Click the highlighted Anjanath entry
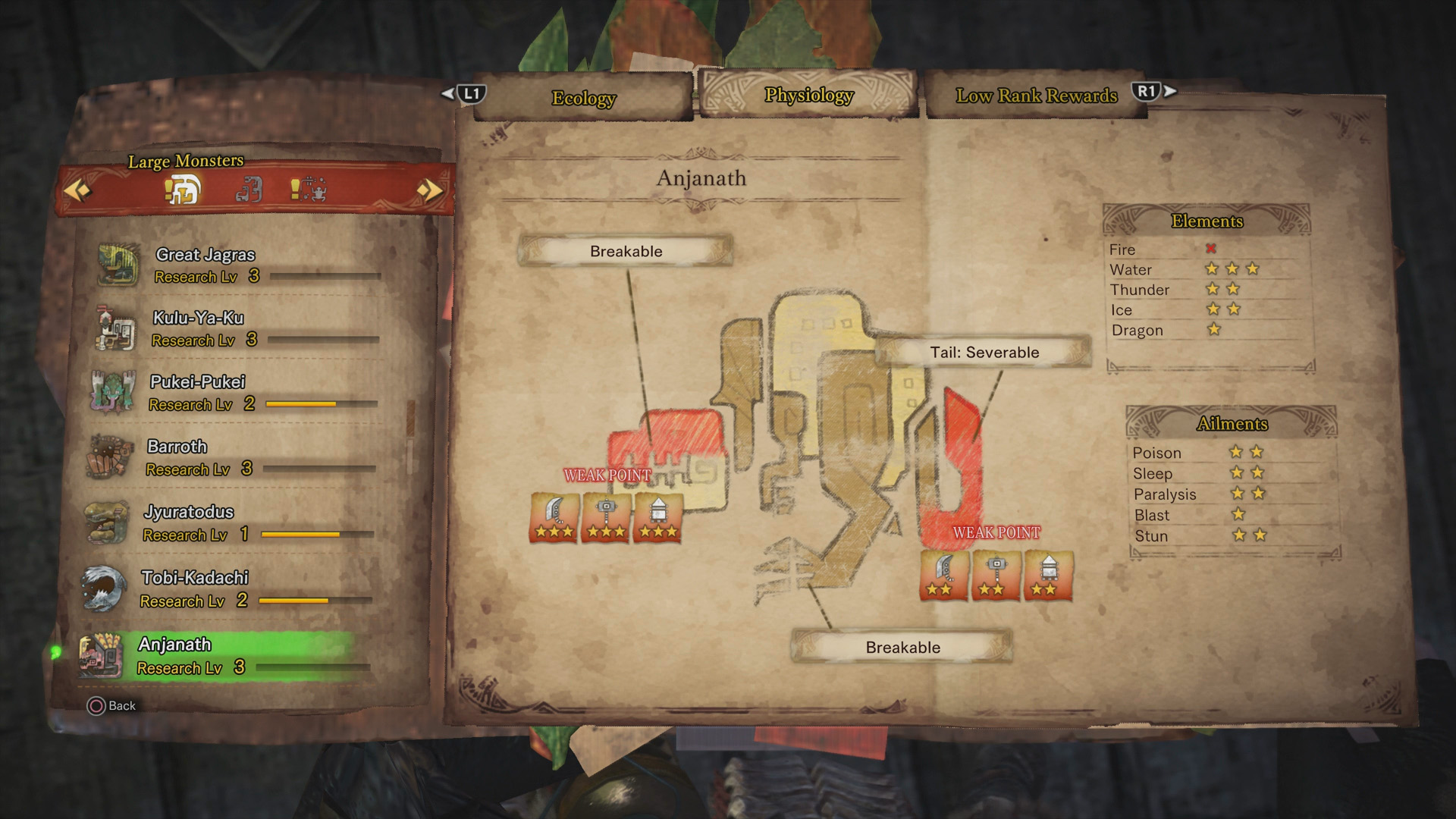The width and height of the screenshot is (1456, 819). tap(227, 655)
